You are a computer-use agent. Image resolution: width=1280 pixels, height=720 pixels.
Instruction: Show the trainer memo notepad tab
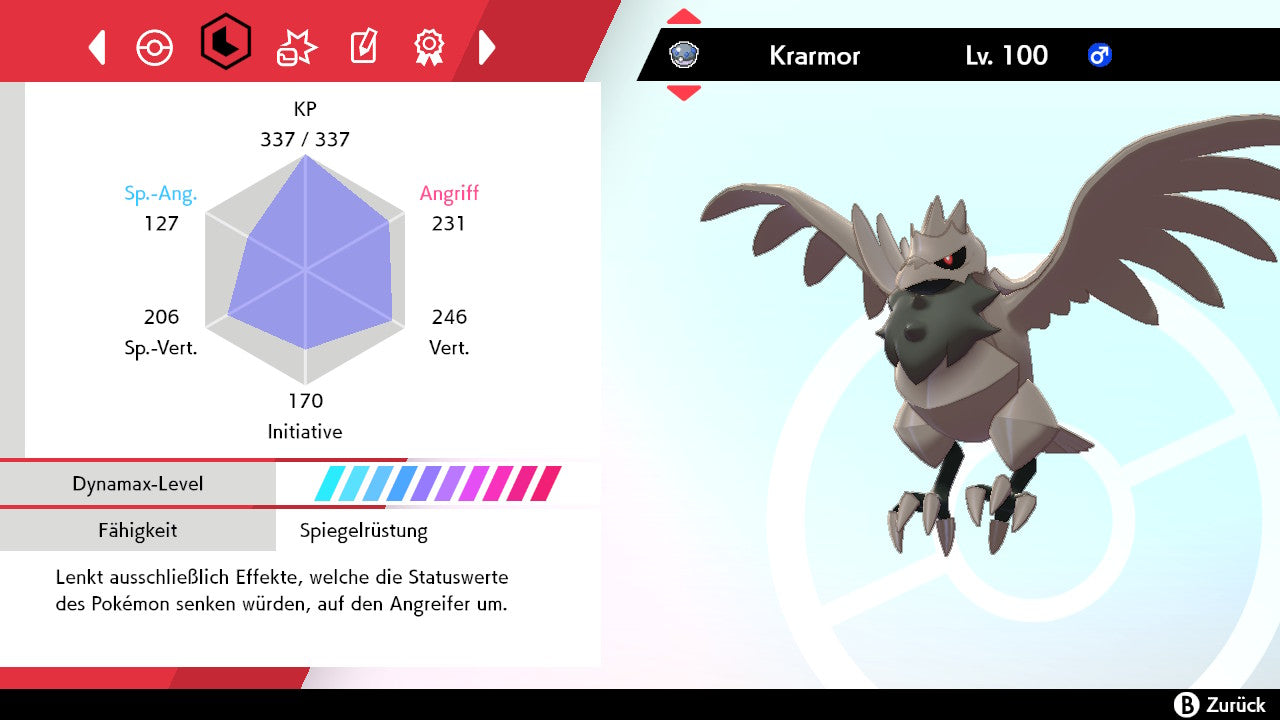363,47
